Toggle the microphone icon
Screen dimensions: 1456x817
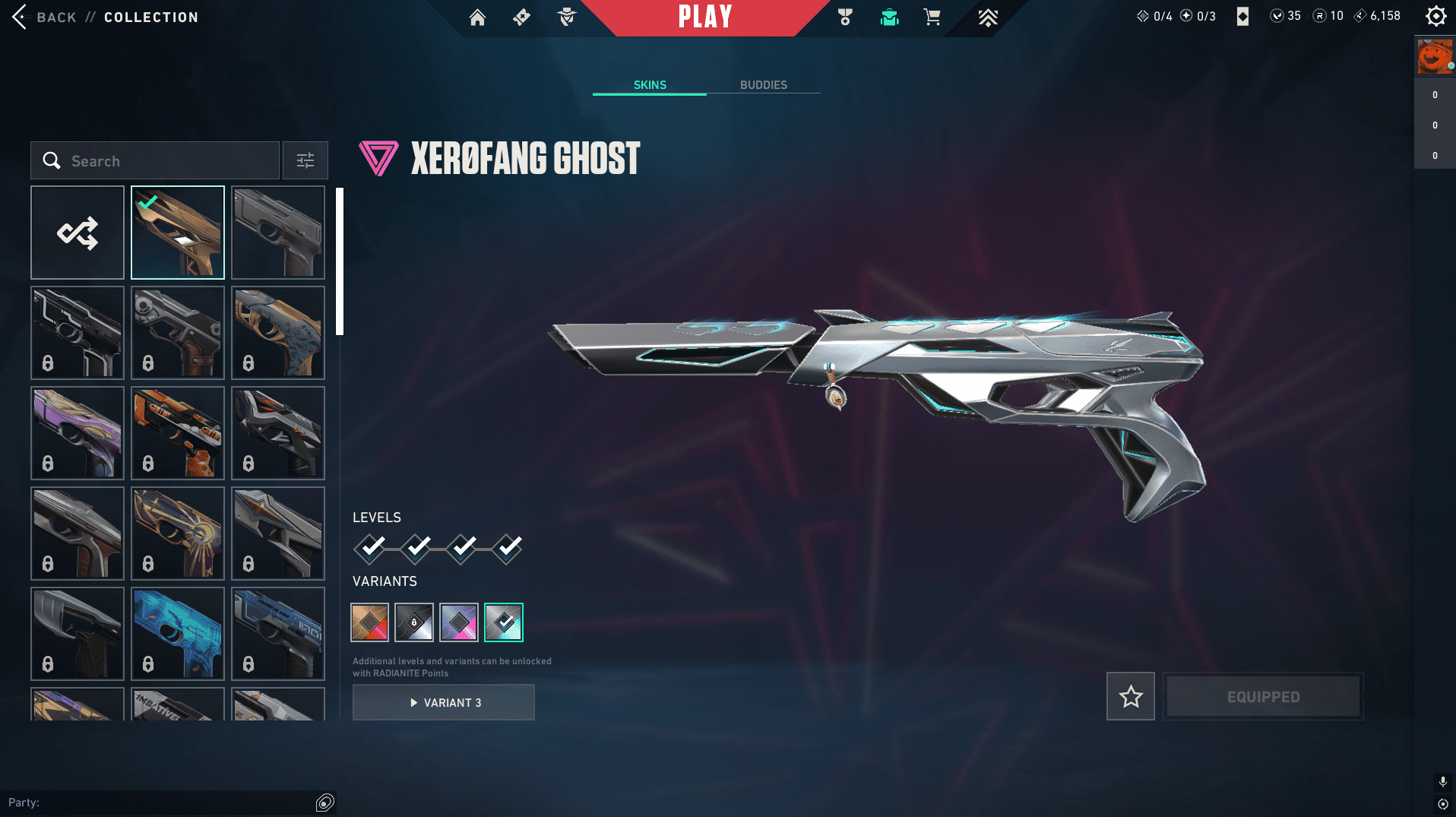click(x=1442, y=781)
